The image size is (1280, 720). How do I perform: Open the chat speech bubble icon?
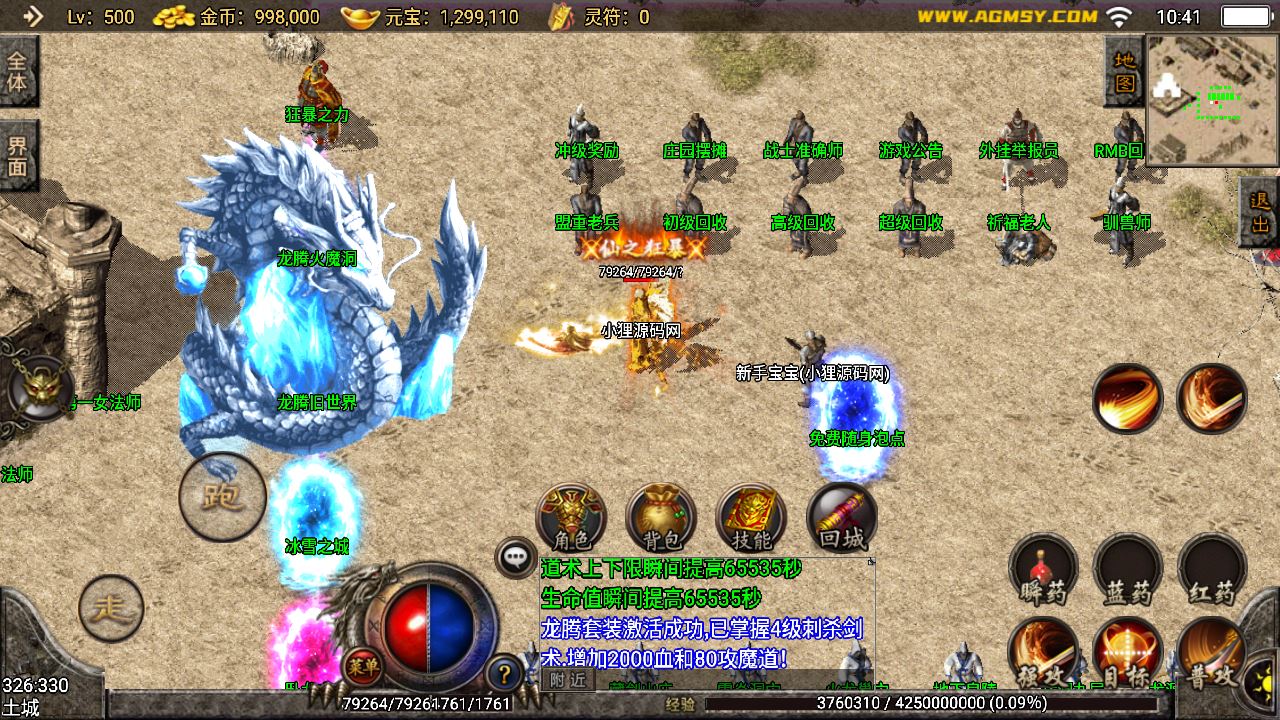coord(516,557)
